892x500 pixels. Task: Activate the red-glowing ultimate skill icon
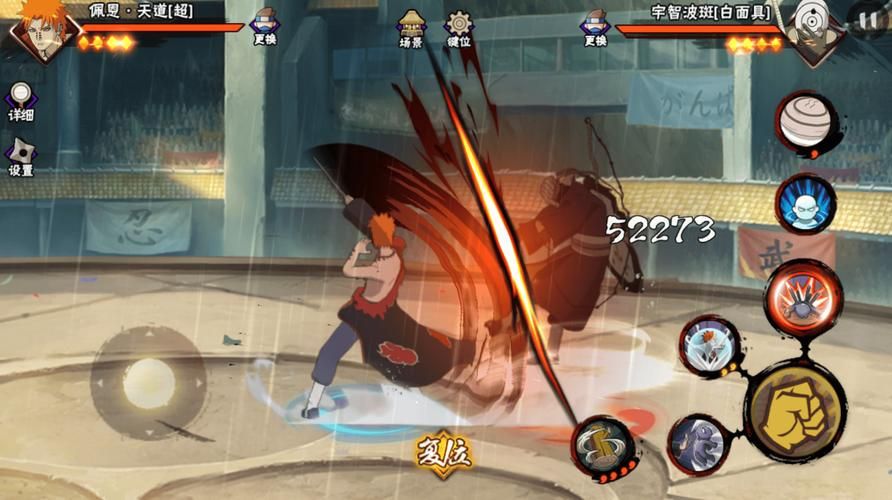click(803, 297)
